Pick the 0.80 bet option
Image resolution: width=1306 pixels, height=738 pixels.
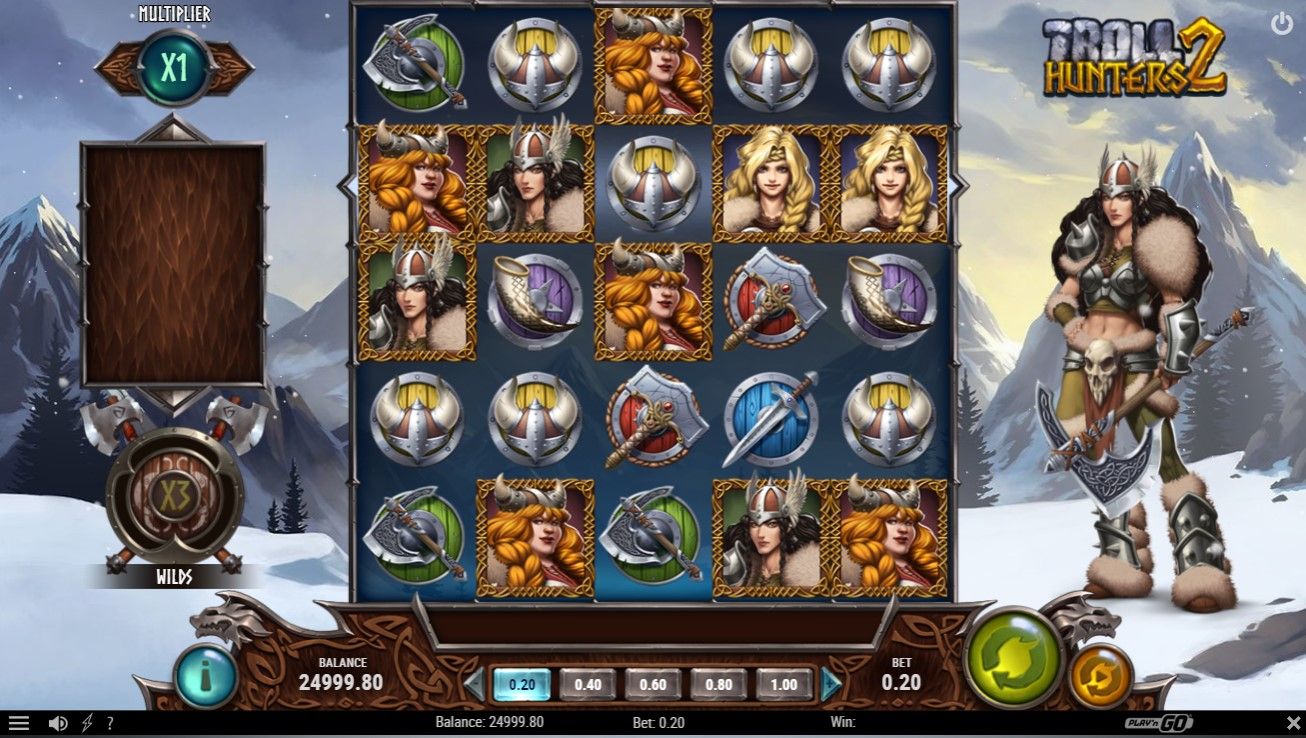(718, 684)
